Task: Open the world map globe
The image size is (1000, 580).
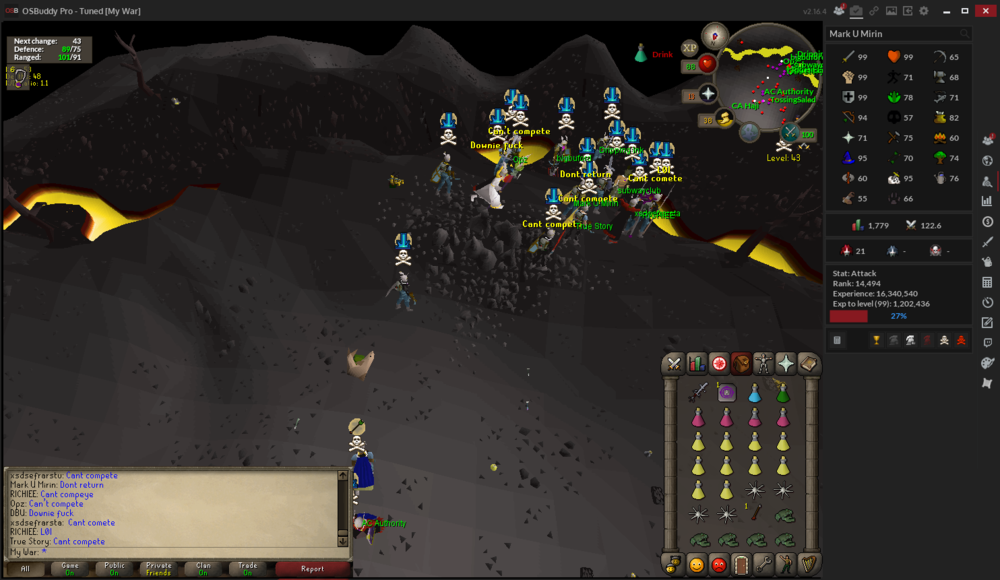Action: click(749, 133)
